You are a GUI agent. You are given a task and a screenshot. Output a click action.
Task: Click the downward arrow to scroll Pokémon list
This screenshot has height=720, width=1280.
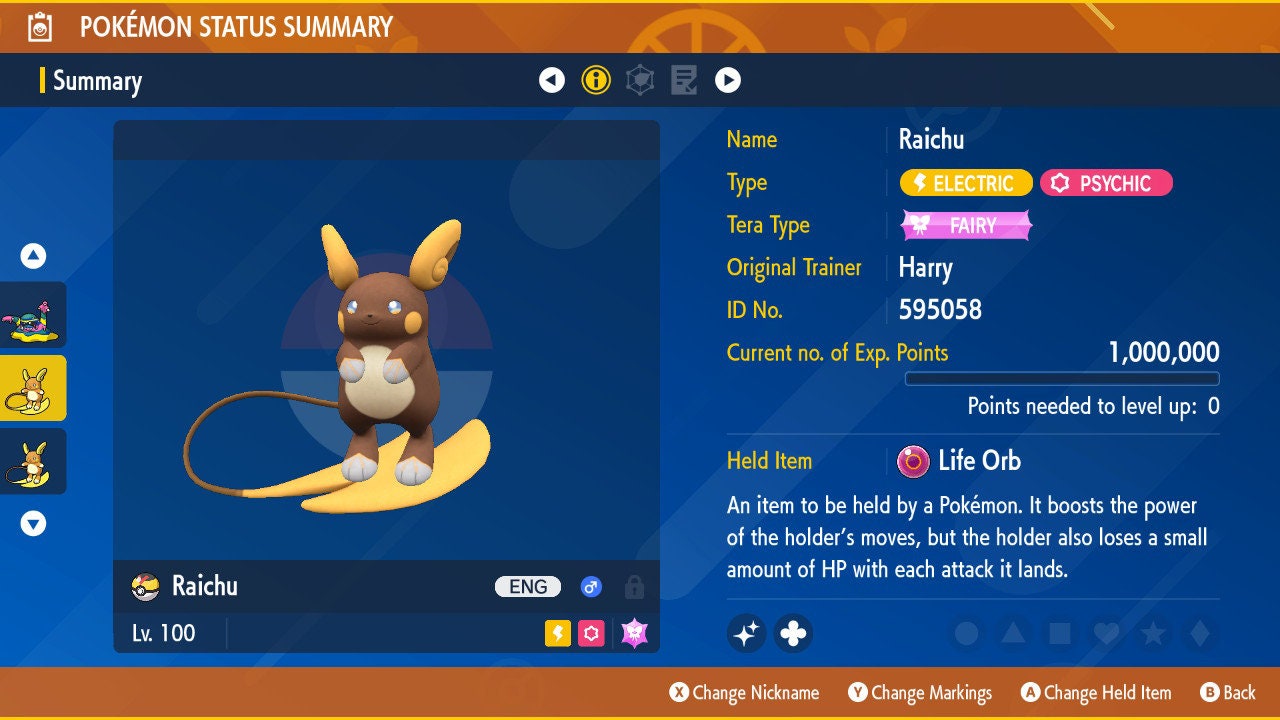[33, 521]
